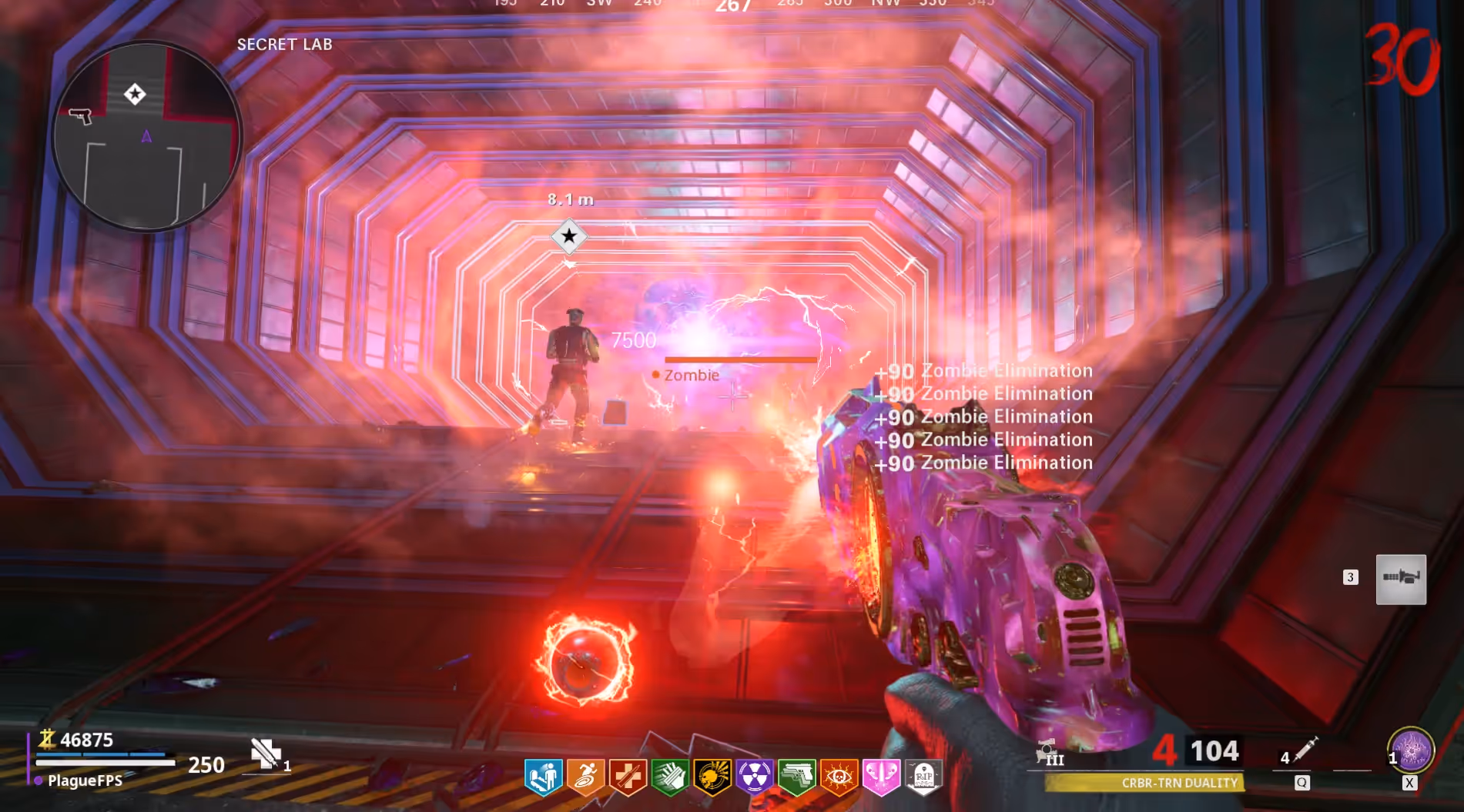1464x812 pixels.
Task: Use the syringe tactical equipment icon
Action: point(1305,750)
